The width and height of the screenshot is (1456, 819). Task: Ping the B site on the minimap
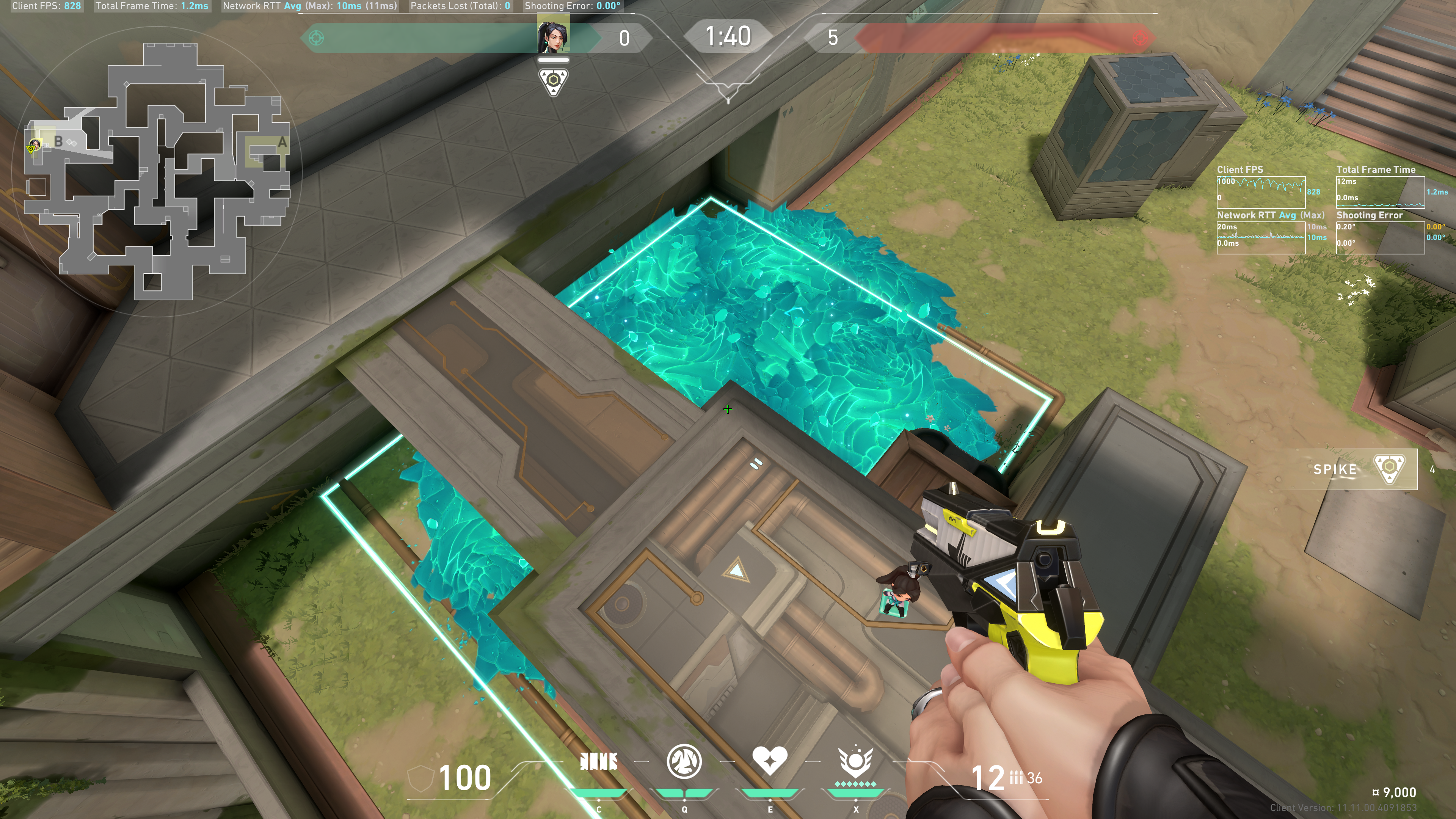(x=58, y=141)
